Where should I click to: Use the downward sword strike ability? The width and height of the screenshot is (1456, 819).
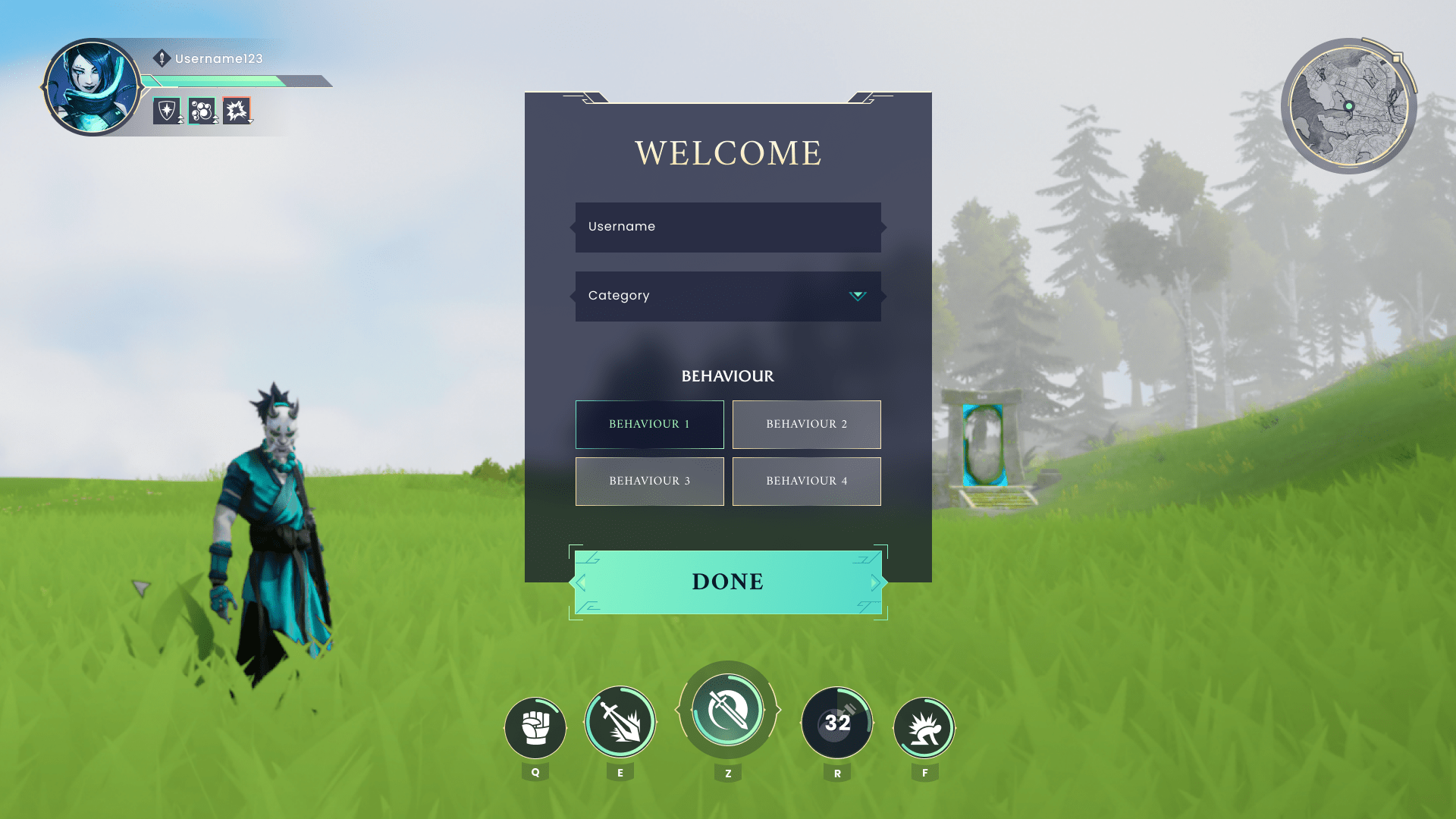(620, 723)
